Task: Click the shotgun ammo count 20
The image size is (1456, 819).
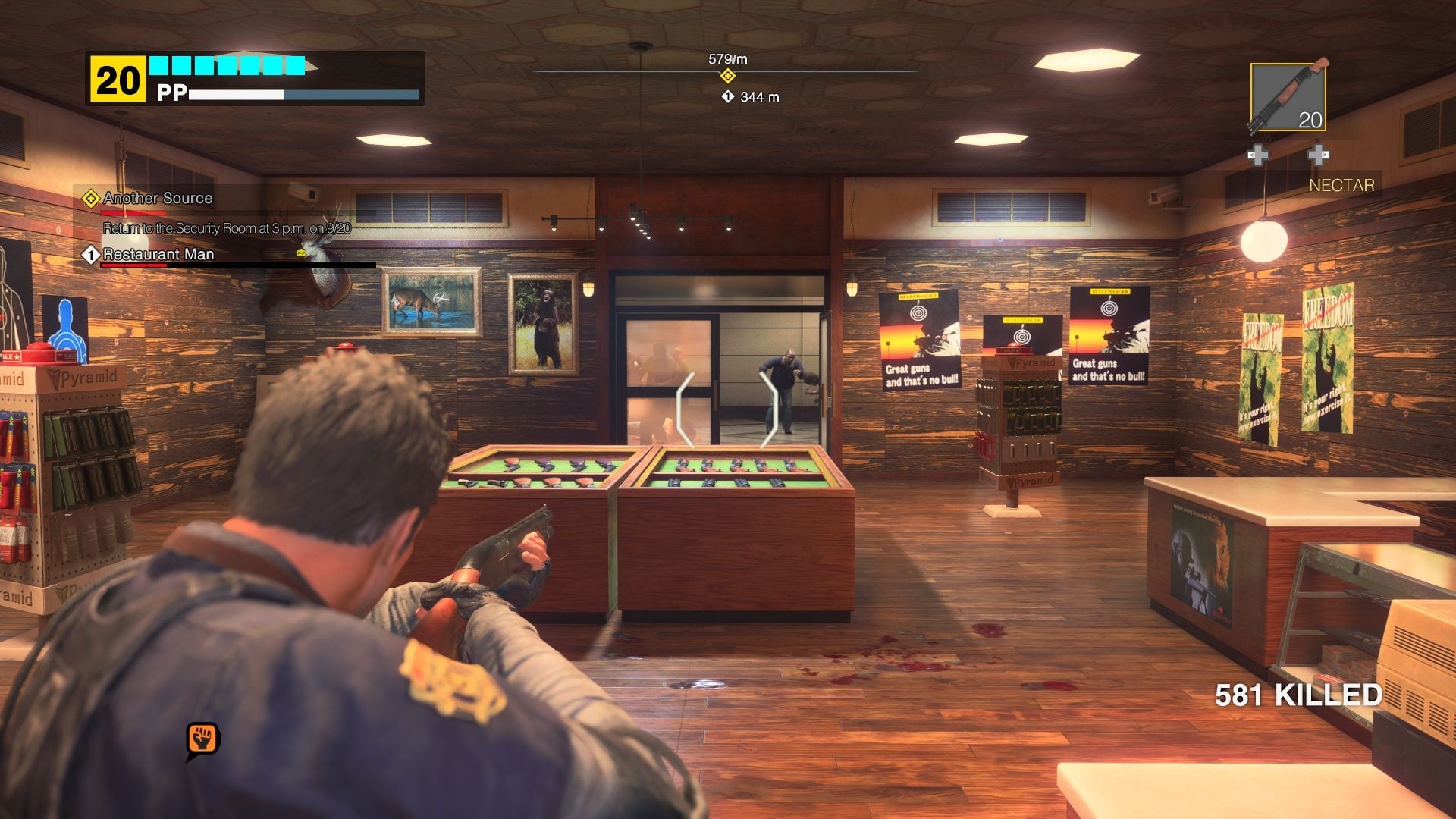Action: [x=1308, y=119]
